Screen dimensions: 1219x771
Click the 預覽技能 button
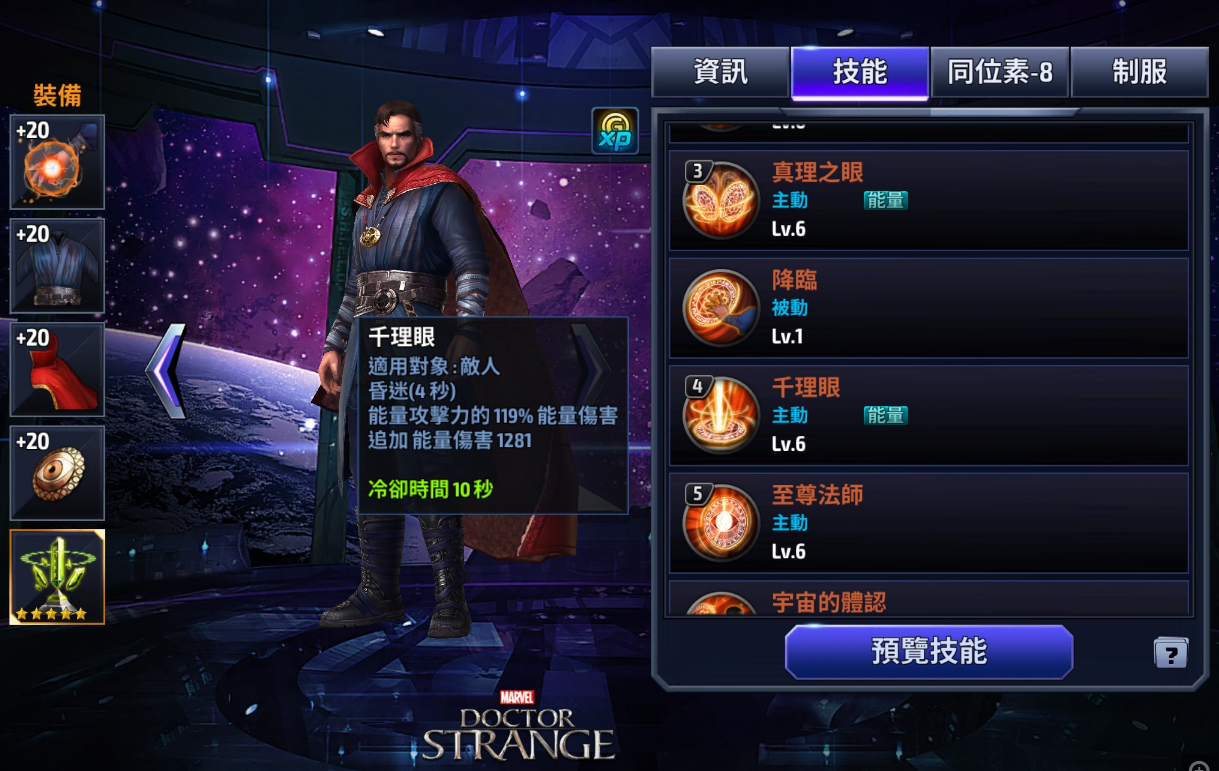click(929, 652)
